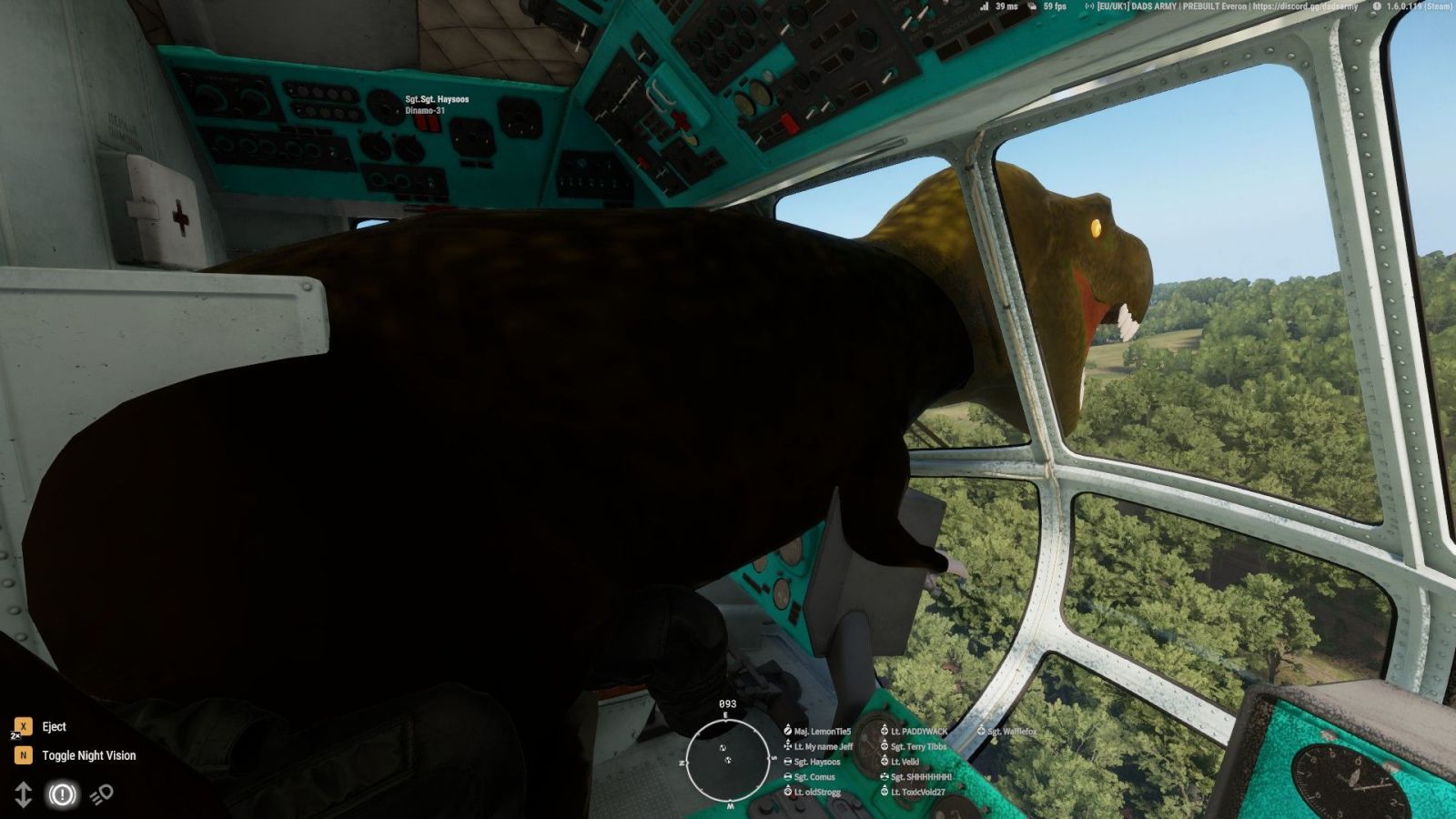
Task: Click the glowing parking brake indicator icon
Action: point(62,795)
